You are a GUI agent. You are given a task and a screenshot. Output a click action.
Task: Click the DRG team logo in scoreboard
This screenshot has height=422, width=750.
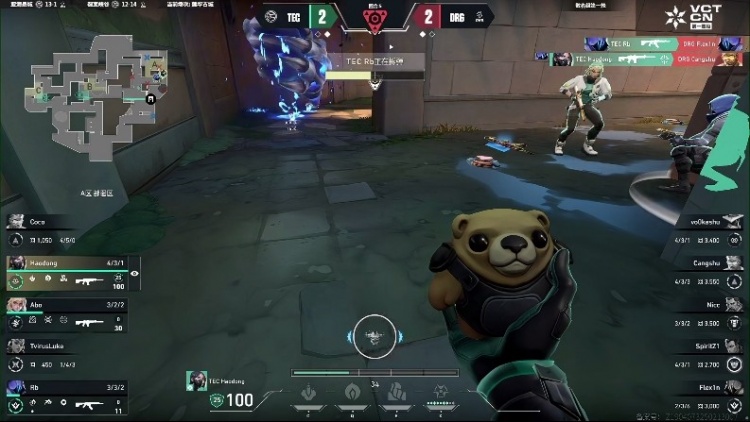click(478, 17)
